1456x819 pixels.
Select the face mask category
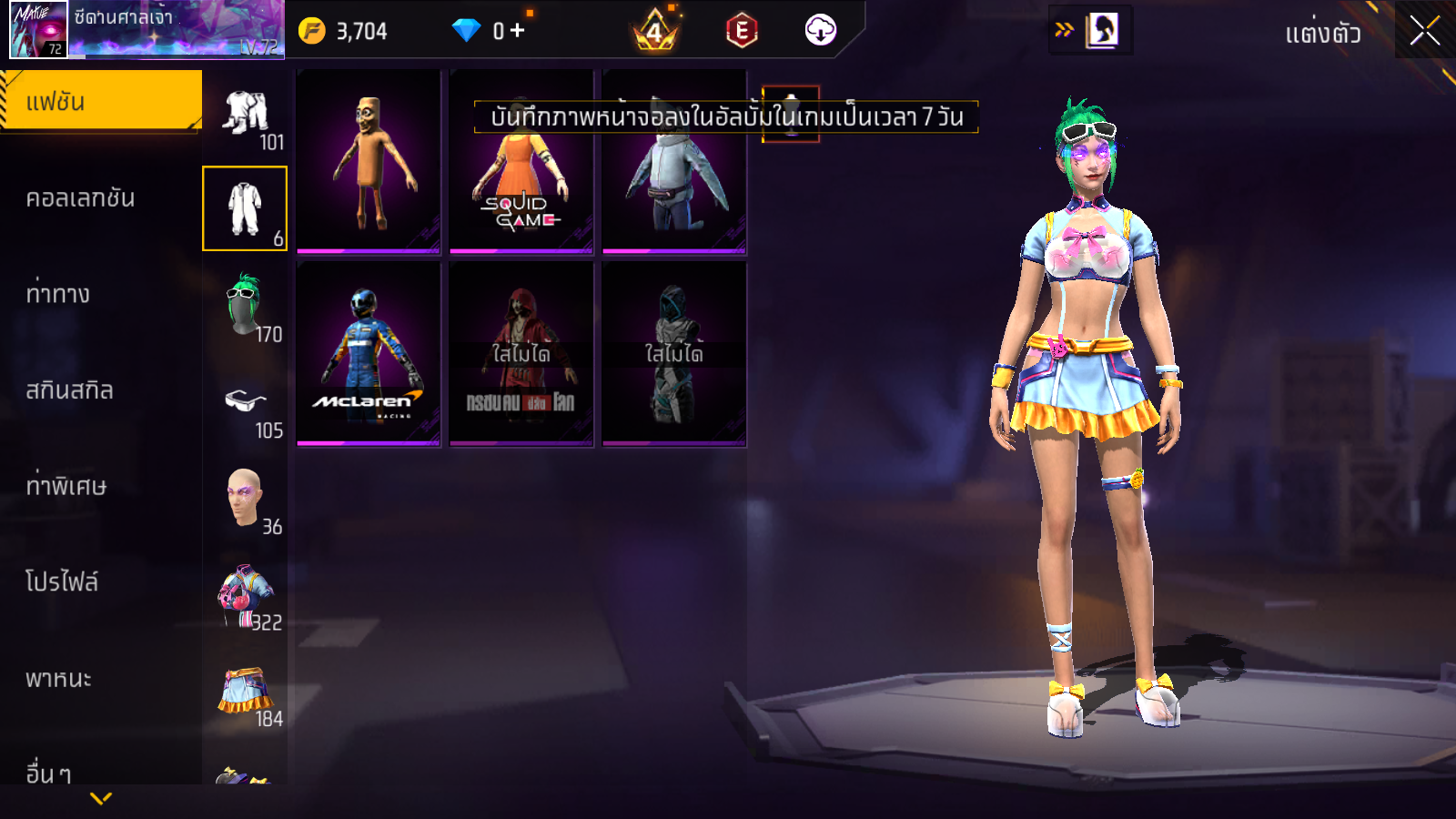[x=245, y=498]
